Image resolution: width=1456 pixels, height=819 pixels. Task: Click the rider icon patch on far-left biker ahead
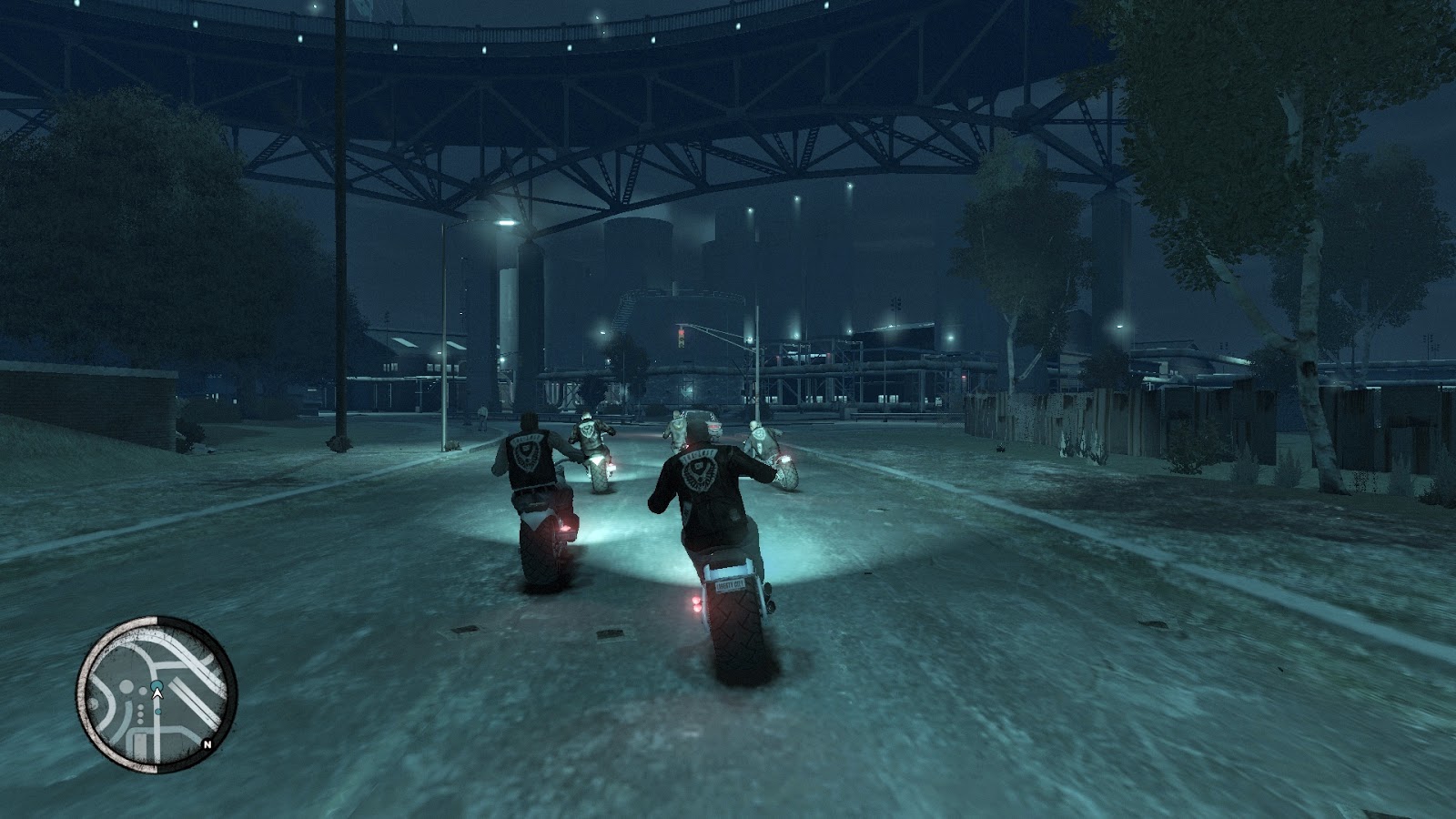(586, 430)
